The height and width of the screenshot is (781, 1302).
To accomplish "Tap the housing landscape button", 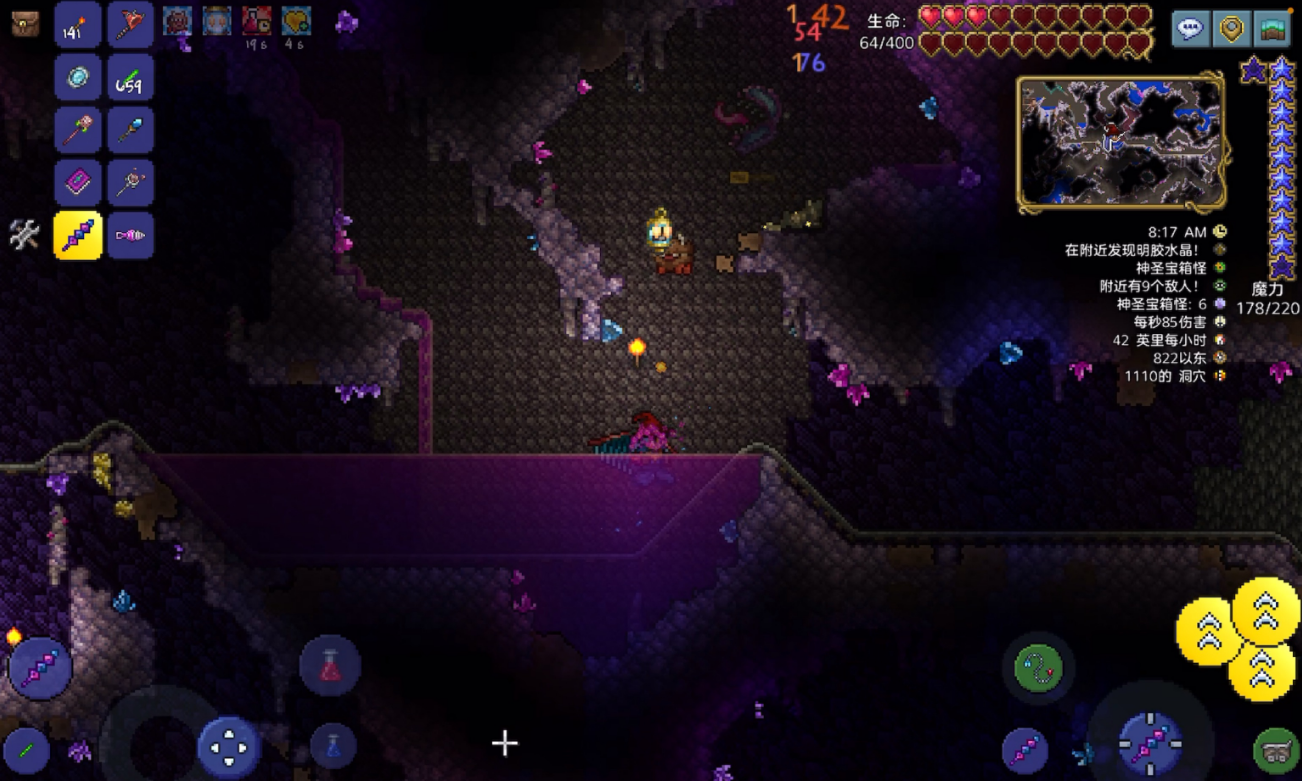I will point(1273,29).
